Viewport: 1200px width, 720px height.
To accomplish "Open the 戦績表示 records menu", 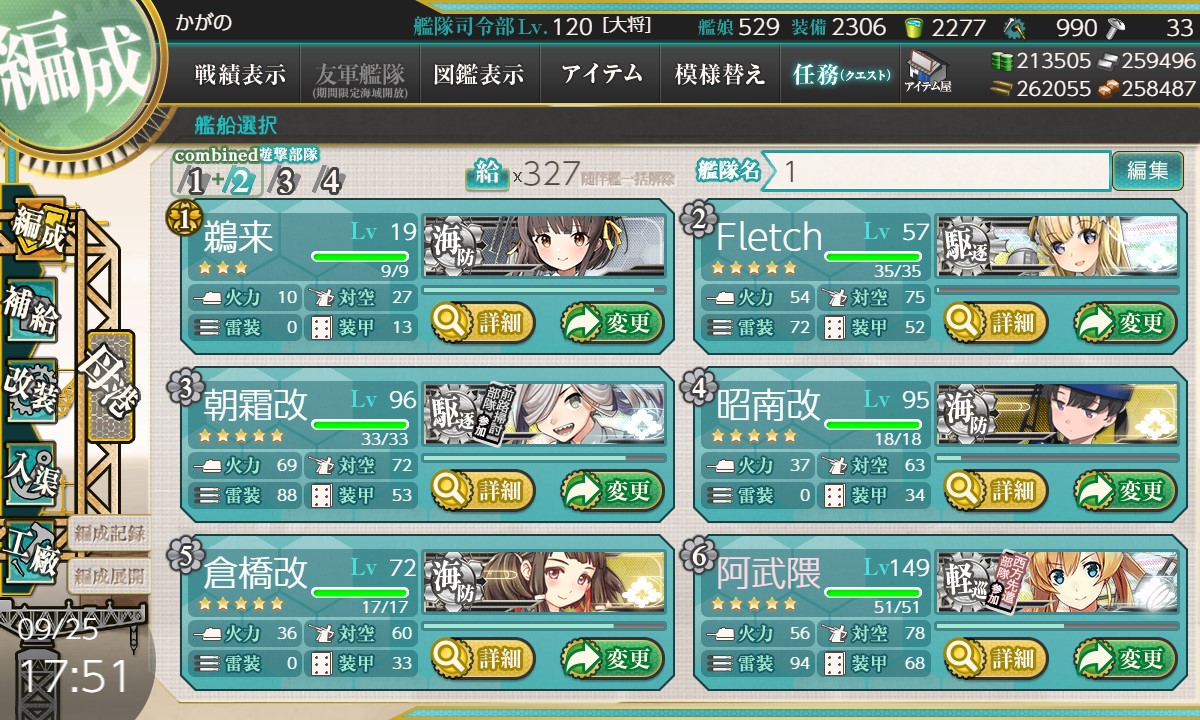I will [239, 75].
